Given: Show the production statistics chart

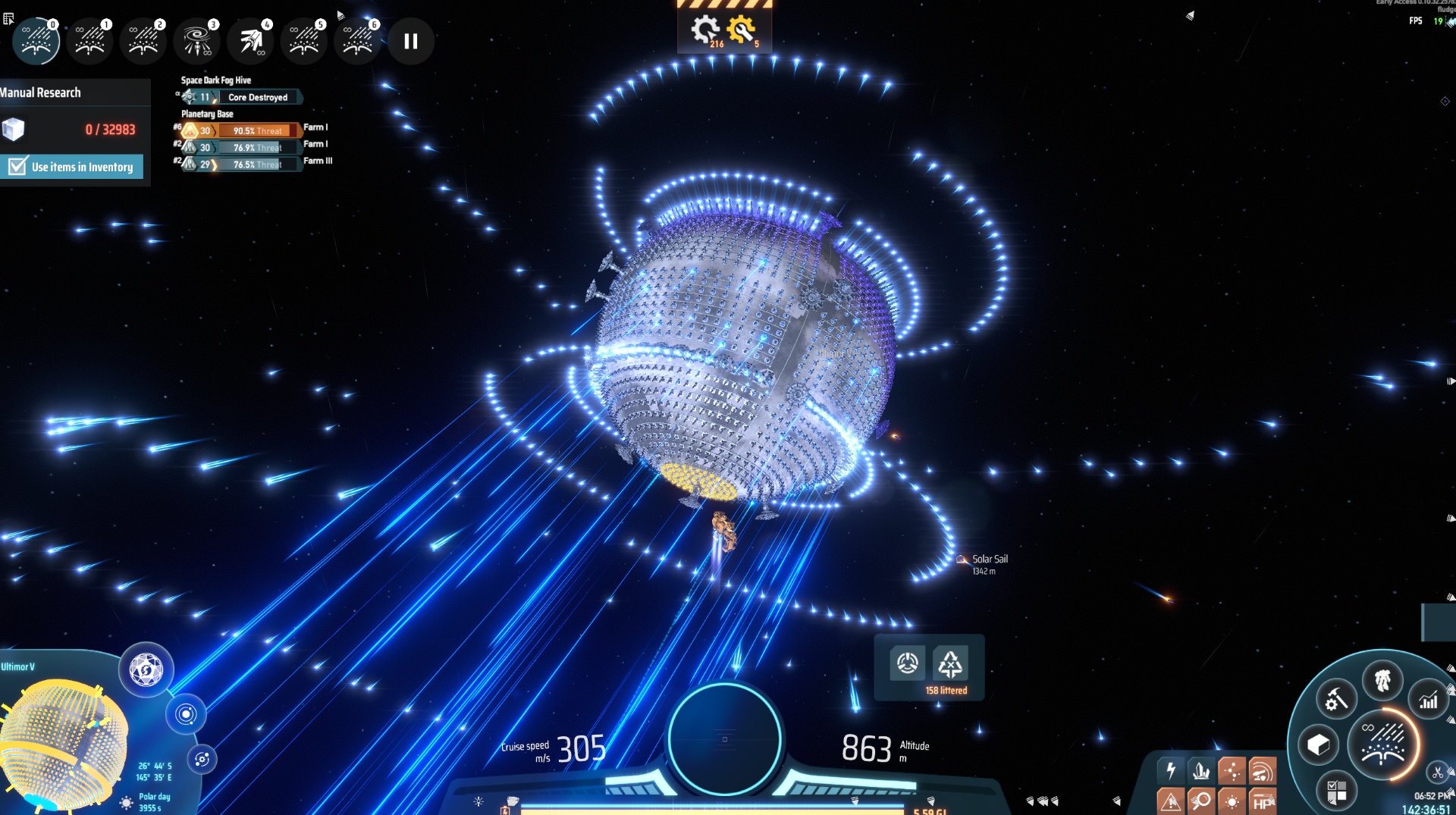Looking at the screenshot, I should point(1429,700).
